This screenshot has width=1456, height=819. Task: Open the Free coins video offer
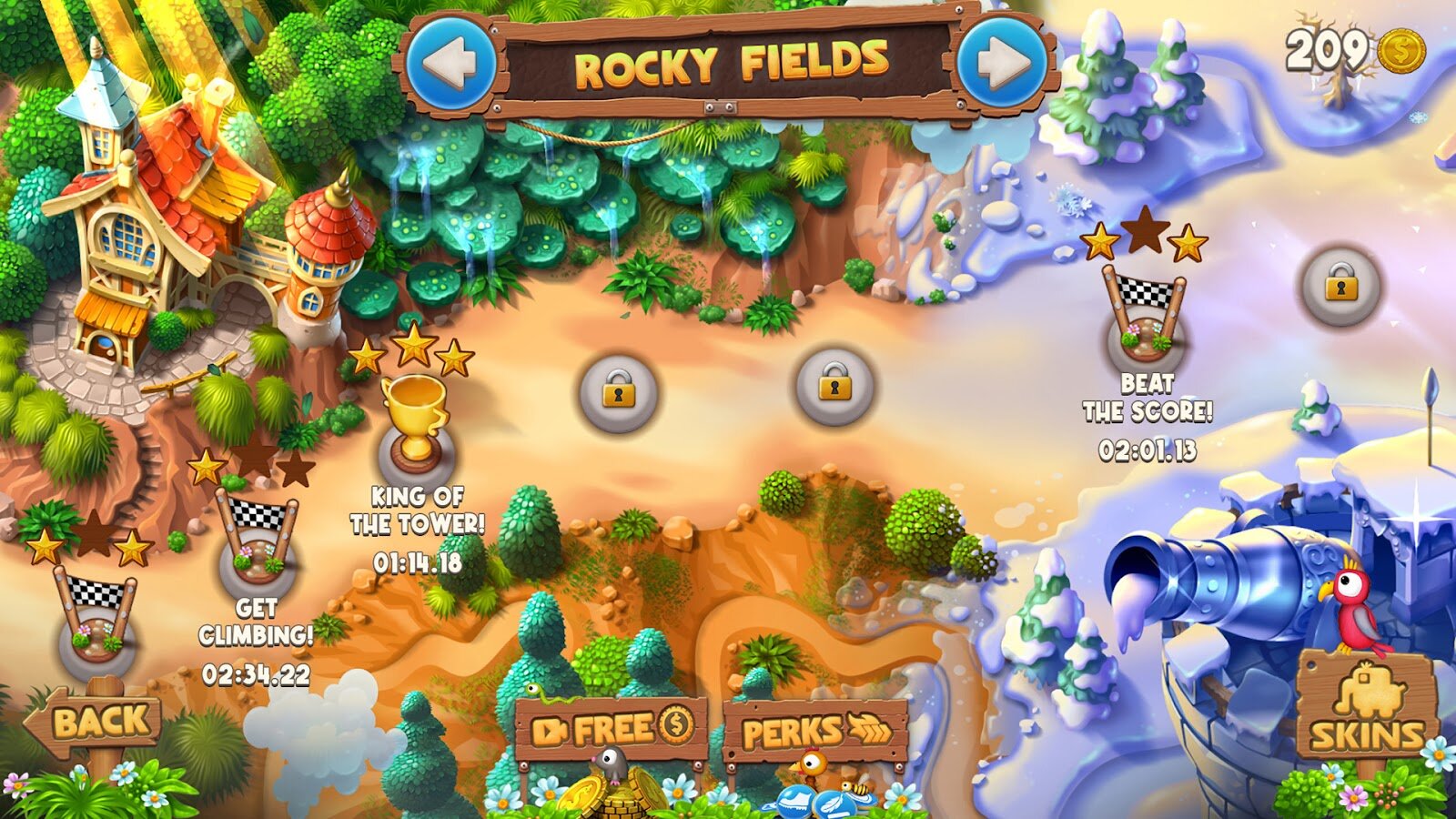[612, 729]
